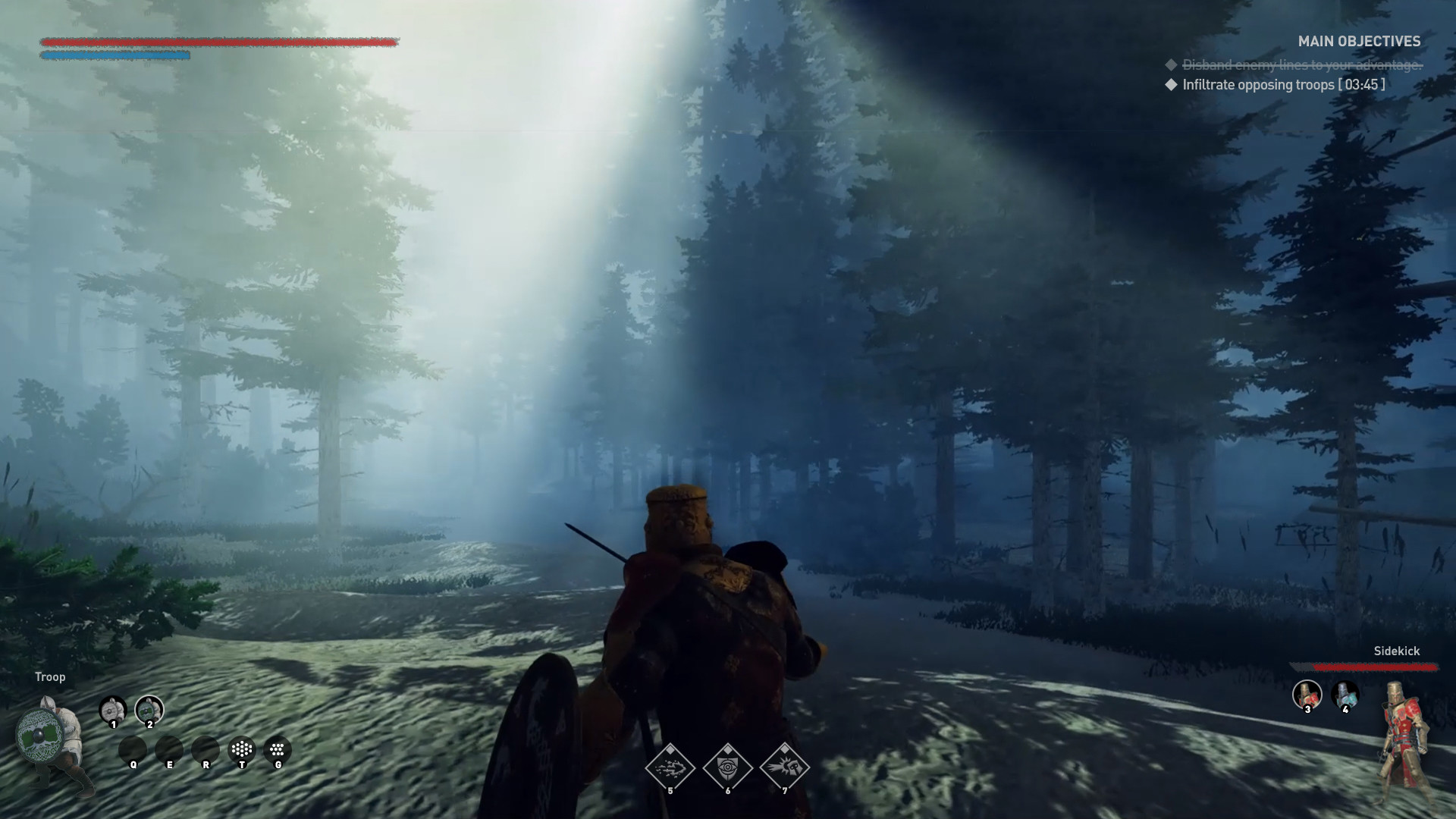Click the empty E ability slot

point(170,750)
